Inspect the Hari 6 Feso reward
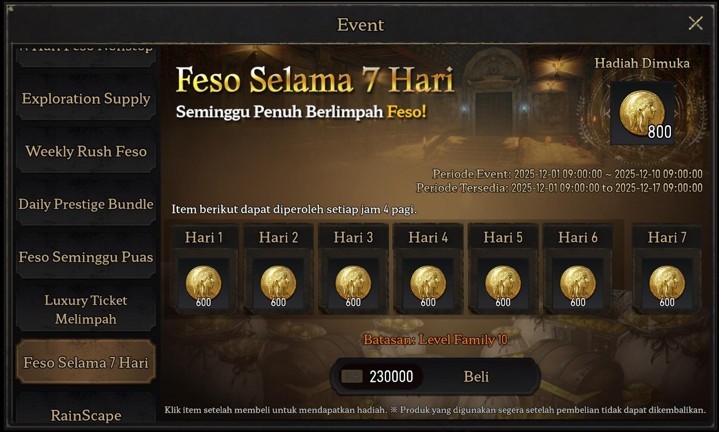Image resolution: width=719 pixels, height=432 pixels. point(578,283)
